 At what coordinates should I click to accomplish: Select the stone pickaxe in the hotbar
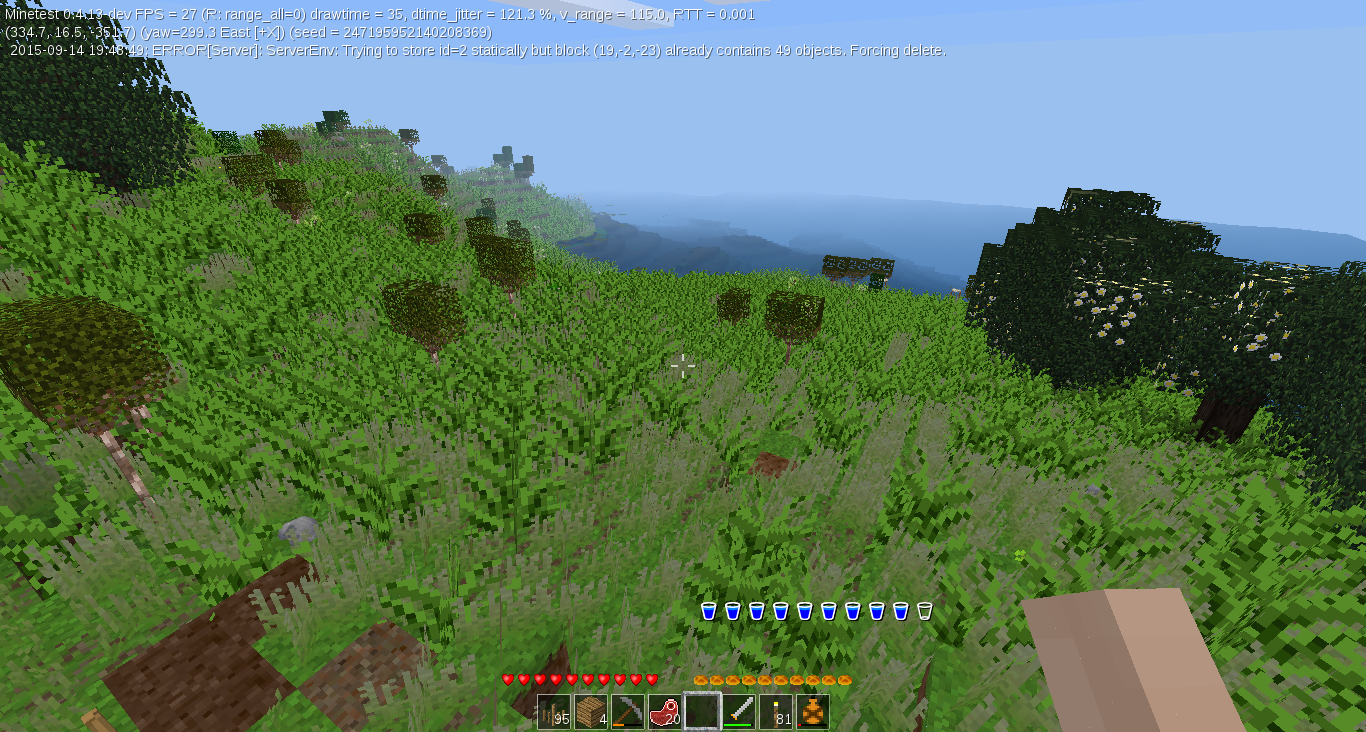(x=627, y=708)
